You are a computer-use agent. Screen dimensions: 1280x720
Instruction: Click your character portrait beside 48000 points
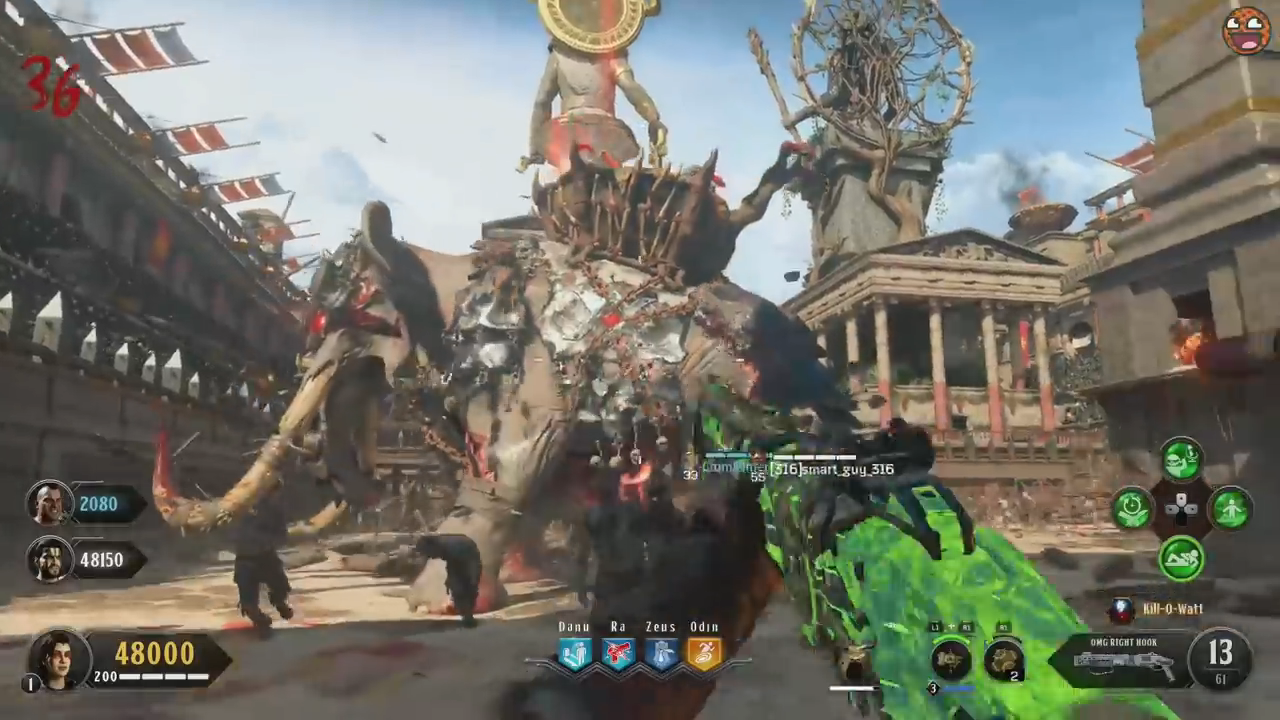pos(59,659)
